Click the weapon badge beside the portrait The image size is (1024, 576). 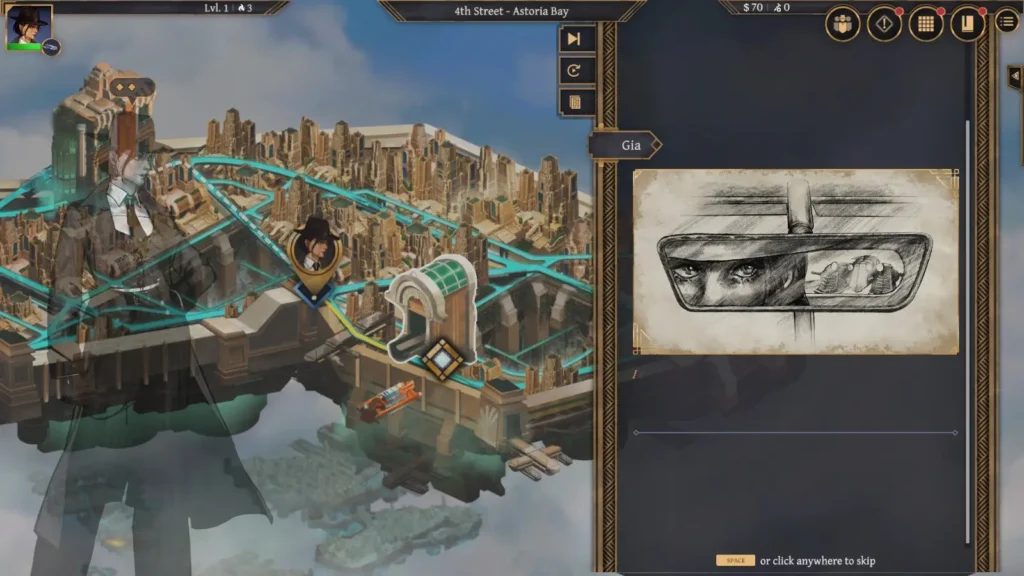(x=52, y=47)
